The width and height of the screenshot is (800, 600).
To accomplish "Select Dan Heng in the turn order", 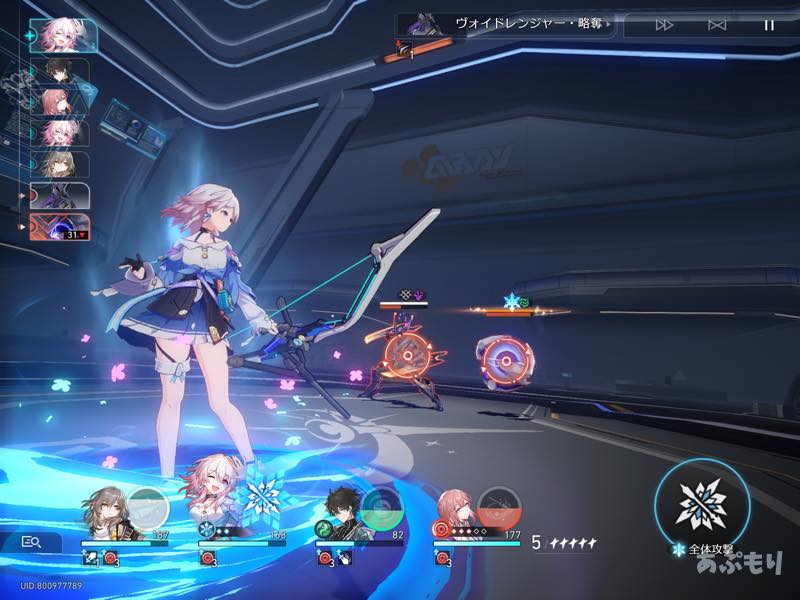I will pyautogui.click(x=60, y=72).
